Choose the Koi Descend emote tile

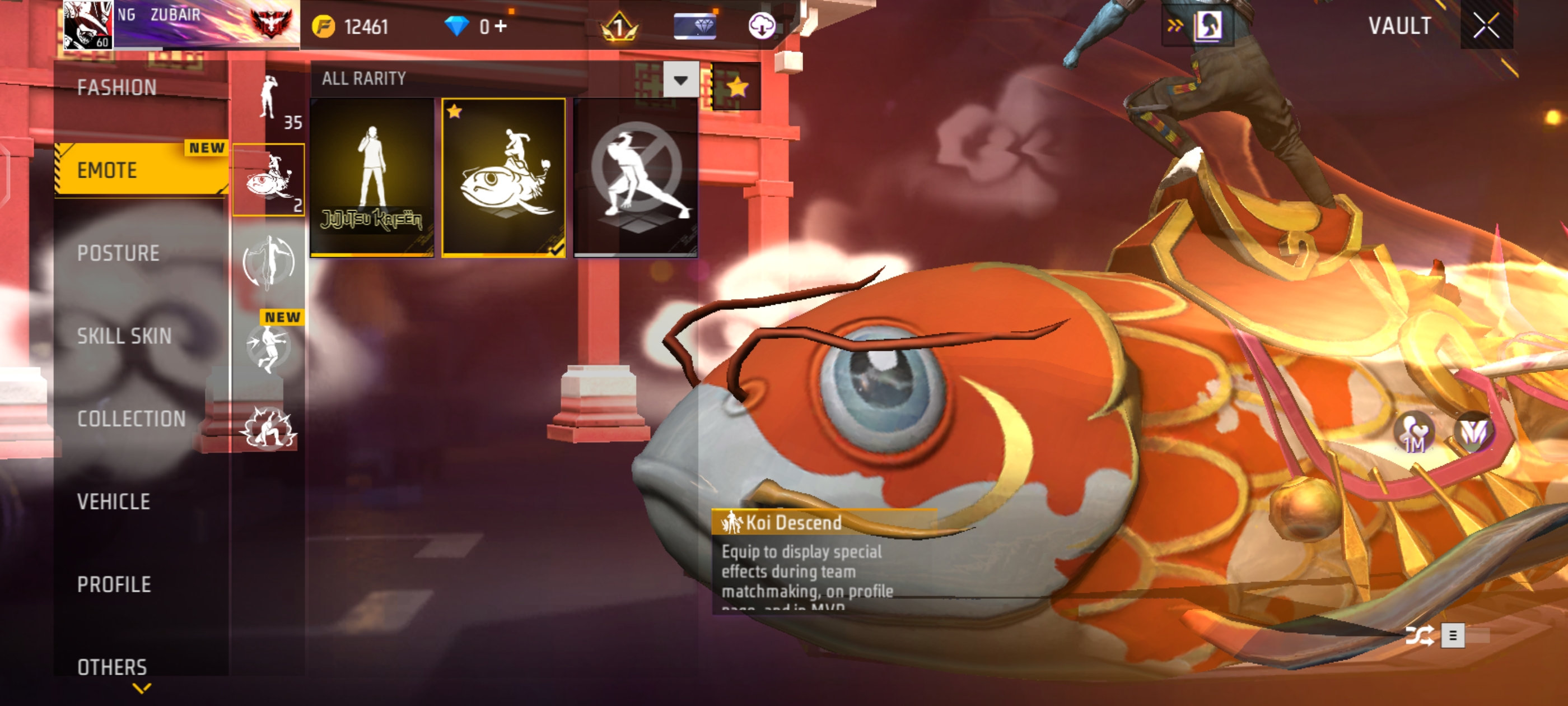[x=503, y=177]
